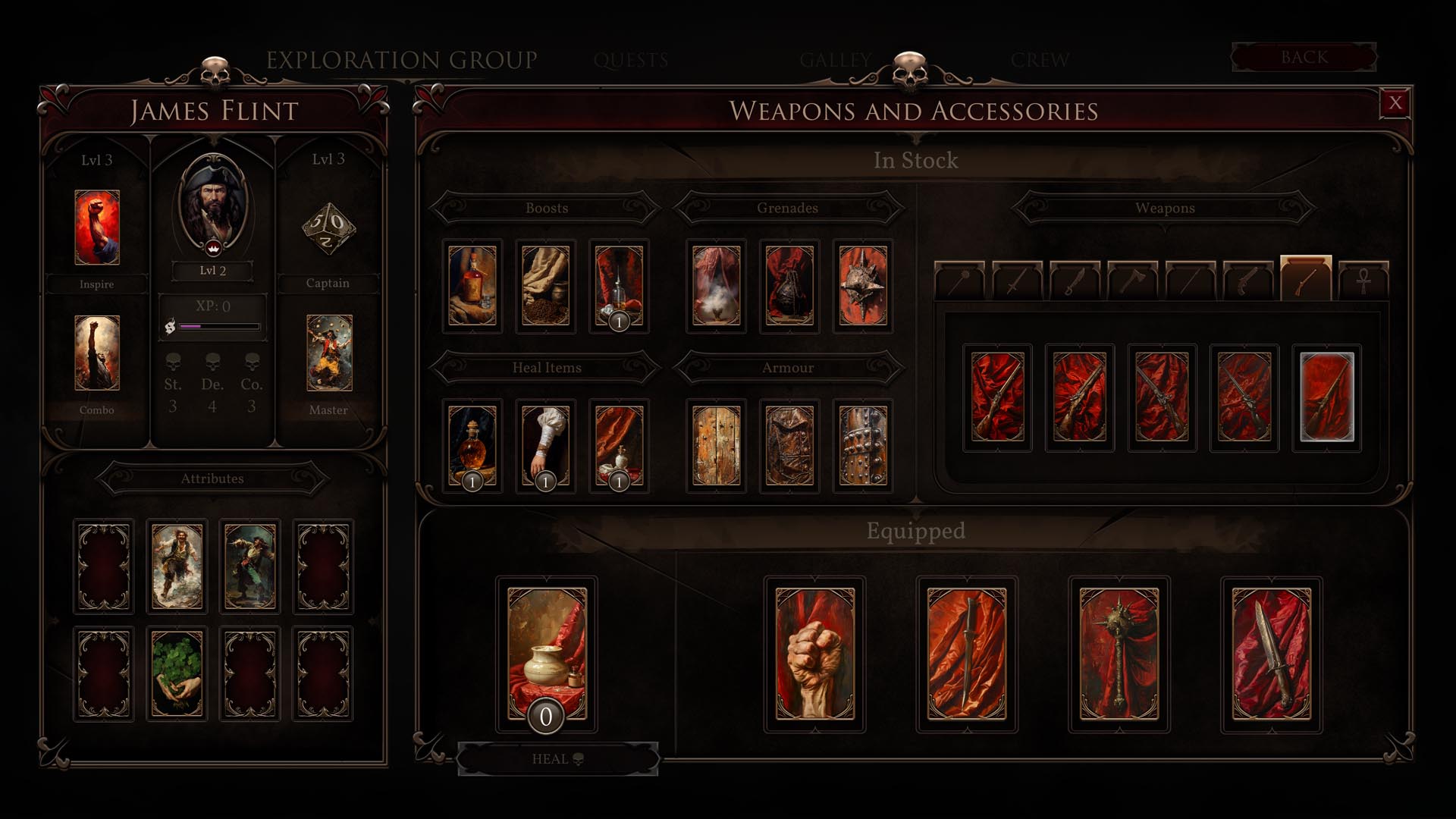
Task: Select the studded leather jacket armour card
Action: [789, 446]
